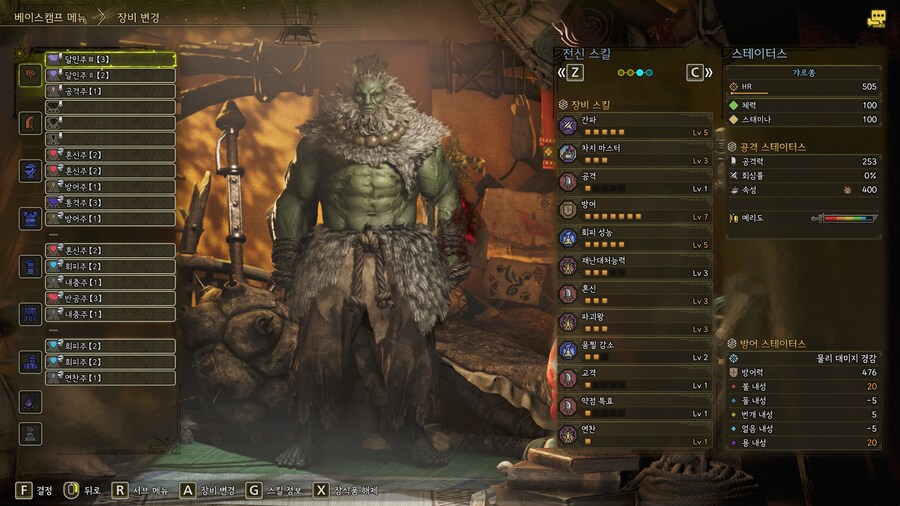900x506 pixels.
Task: Open the 차지 마스터 skill entry
Action: click(635, 153)
